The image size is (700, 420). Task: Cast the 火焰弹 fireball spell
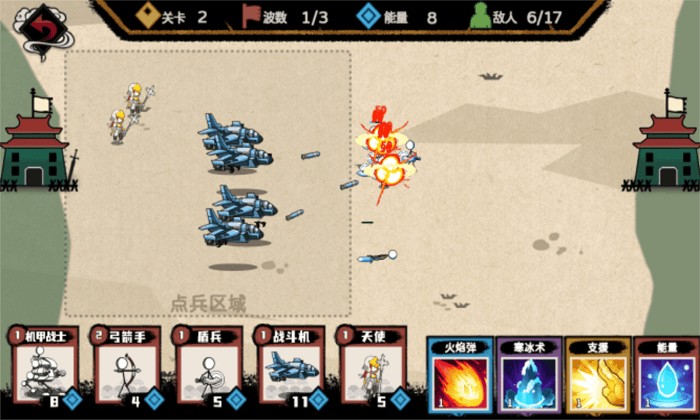coord(459,378)
